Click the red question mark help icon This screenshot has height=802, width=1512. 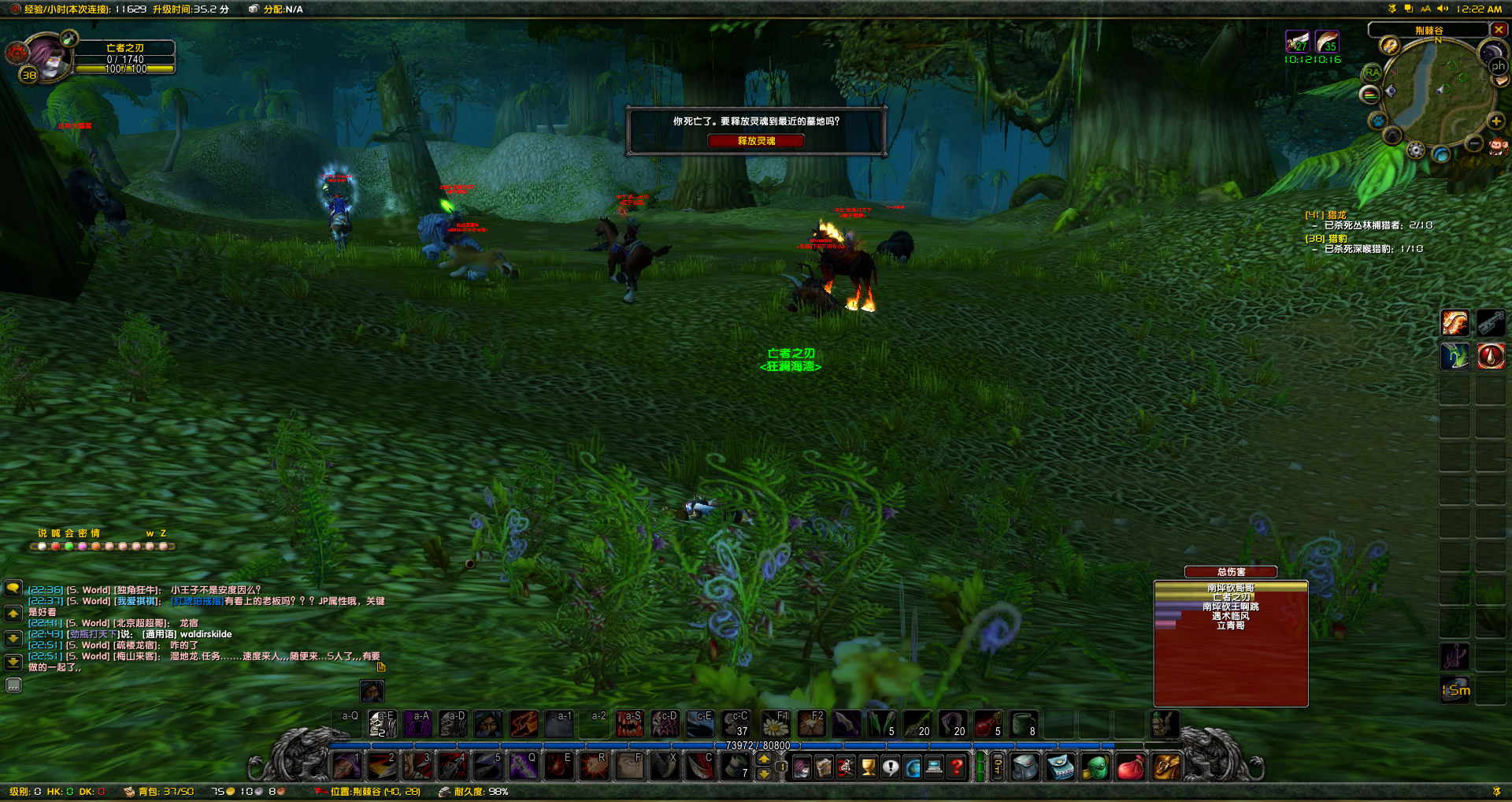[x=954, y=767]
